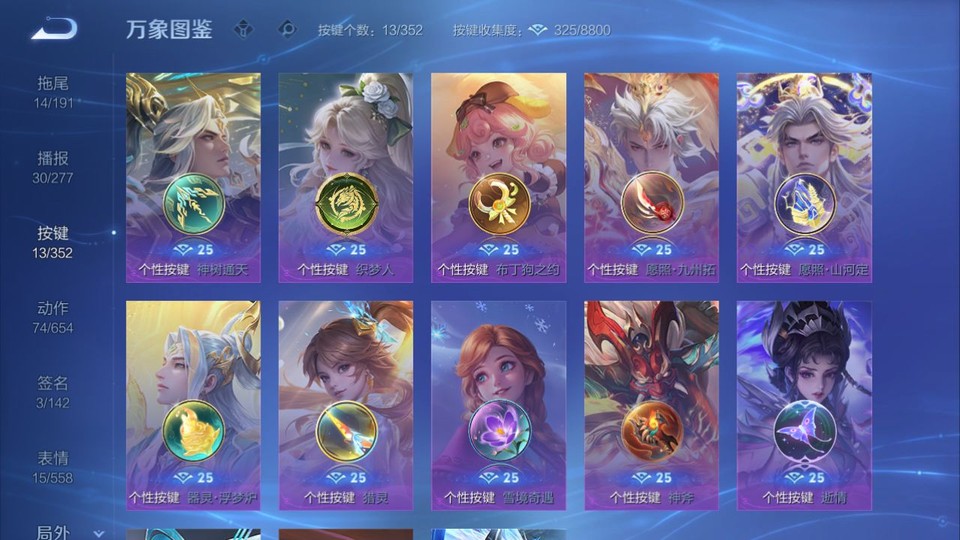Pick the 愿照·山河定 card
Viewport: 960px width, 540px height.
[x=804, y=177]
